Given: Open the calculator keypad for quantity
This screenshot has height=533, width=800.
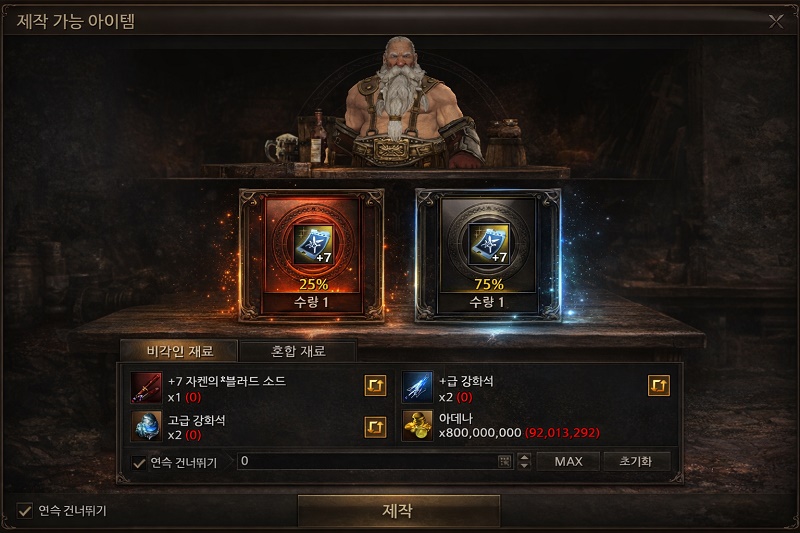Looking at the screenshot, I should (x=504, y=462).
